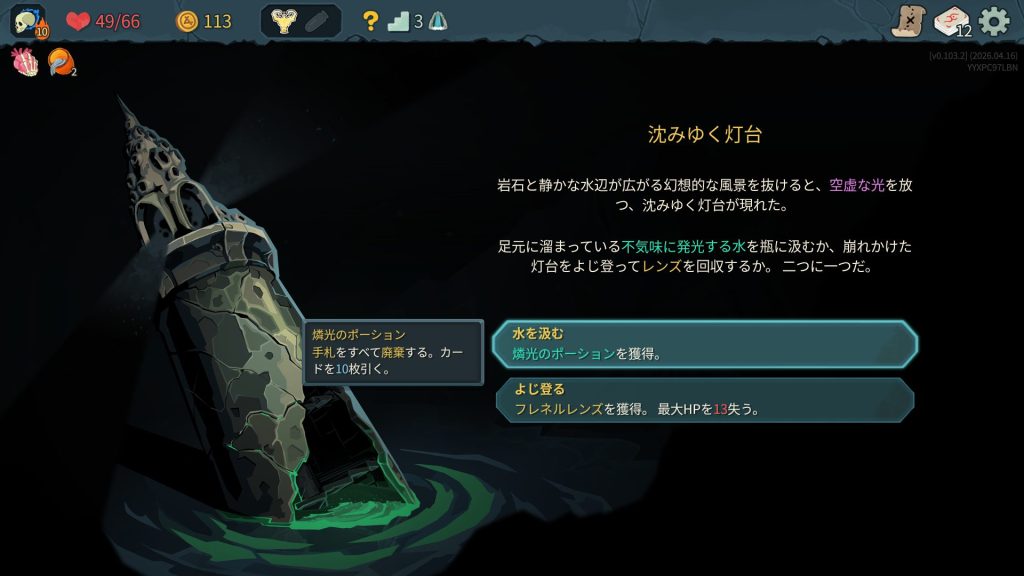Screen dimensions: 1024x576
Task: Inspect the pink heart relic
Action: tap(25, 62)
